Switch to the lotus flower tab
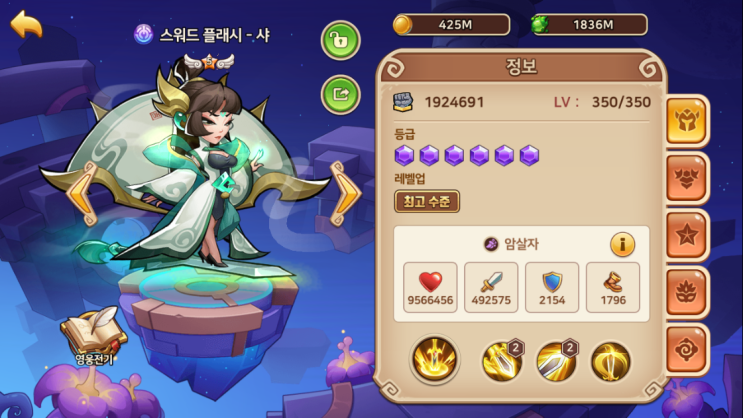This screenshot has width=743, height=418. pyautogui.click(x=687, y=293)
